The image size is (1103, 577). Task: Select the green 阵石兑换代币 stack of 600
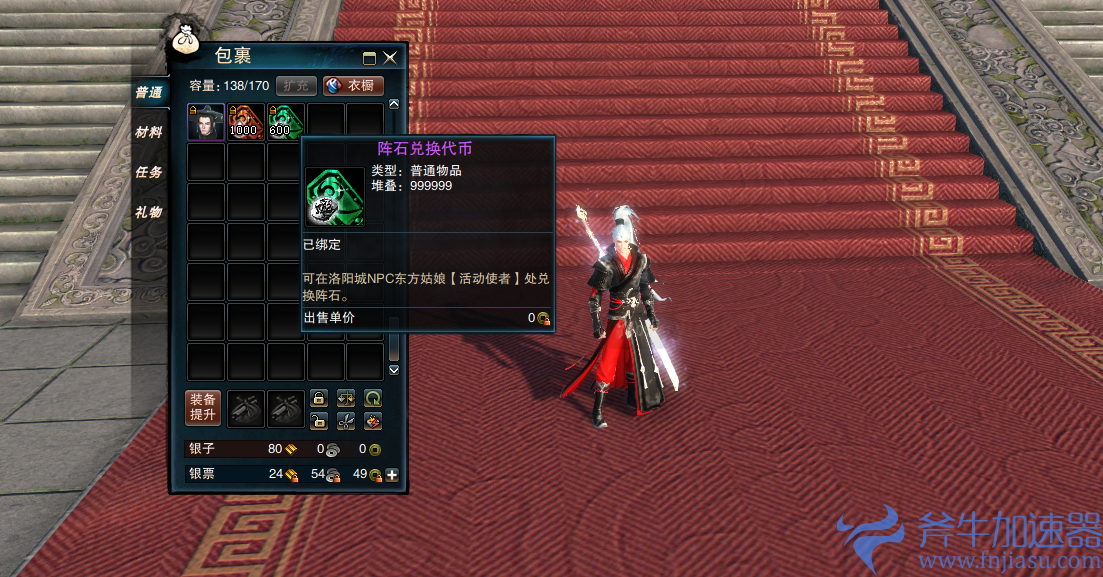(x=285, y=122)
